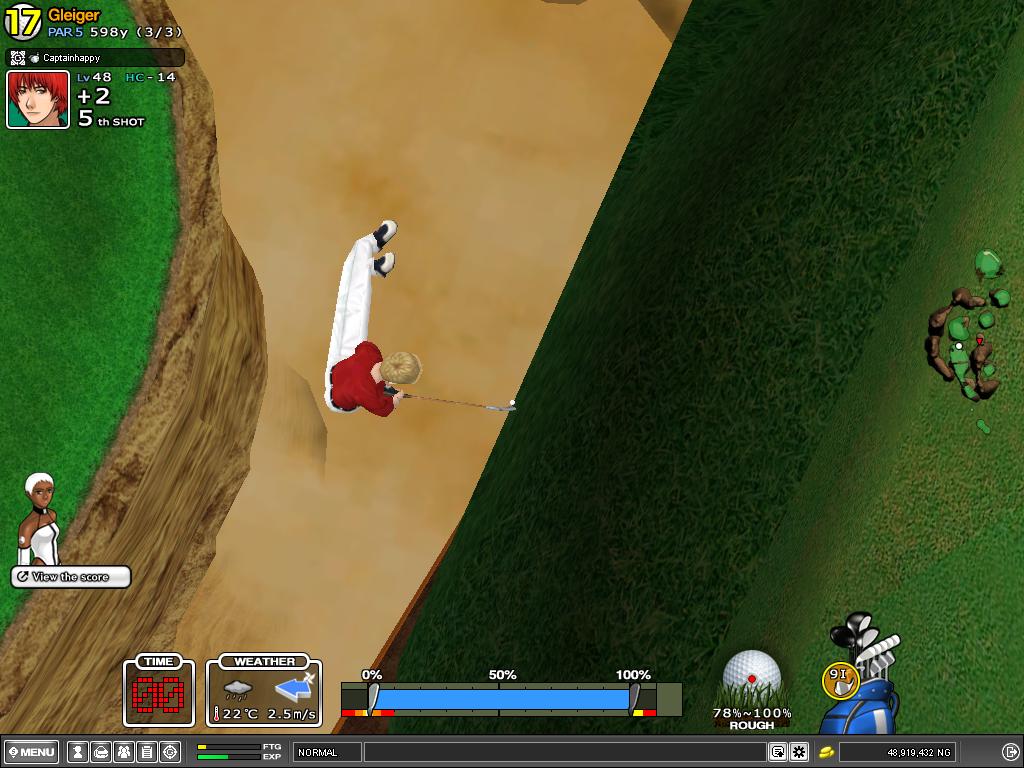Click the exit arrow icon
The height and width of the screenshot is (768, 1024).
point(1010,752)
